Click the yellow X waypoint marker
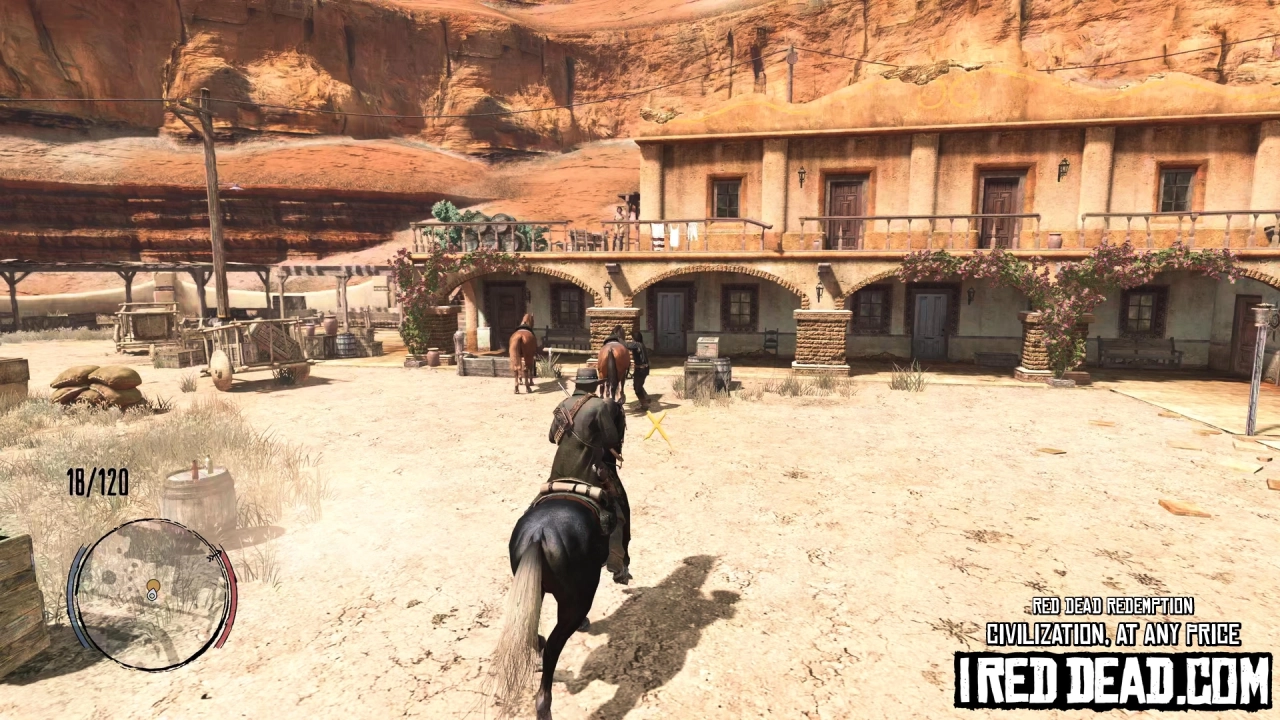 pos(657,429)
